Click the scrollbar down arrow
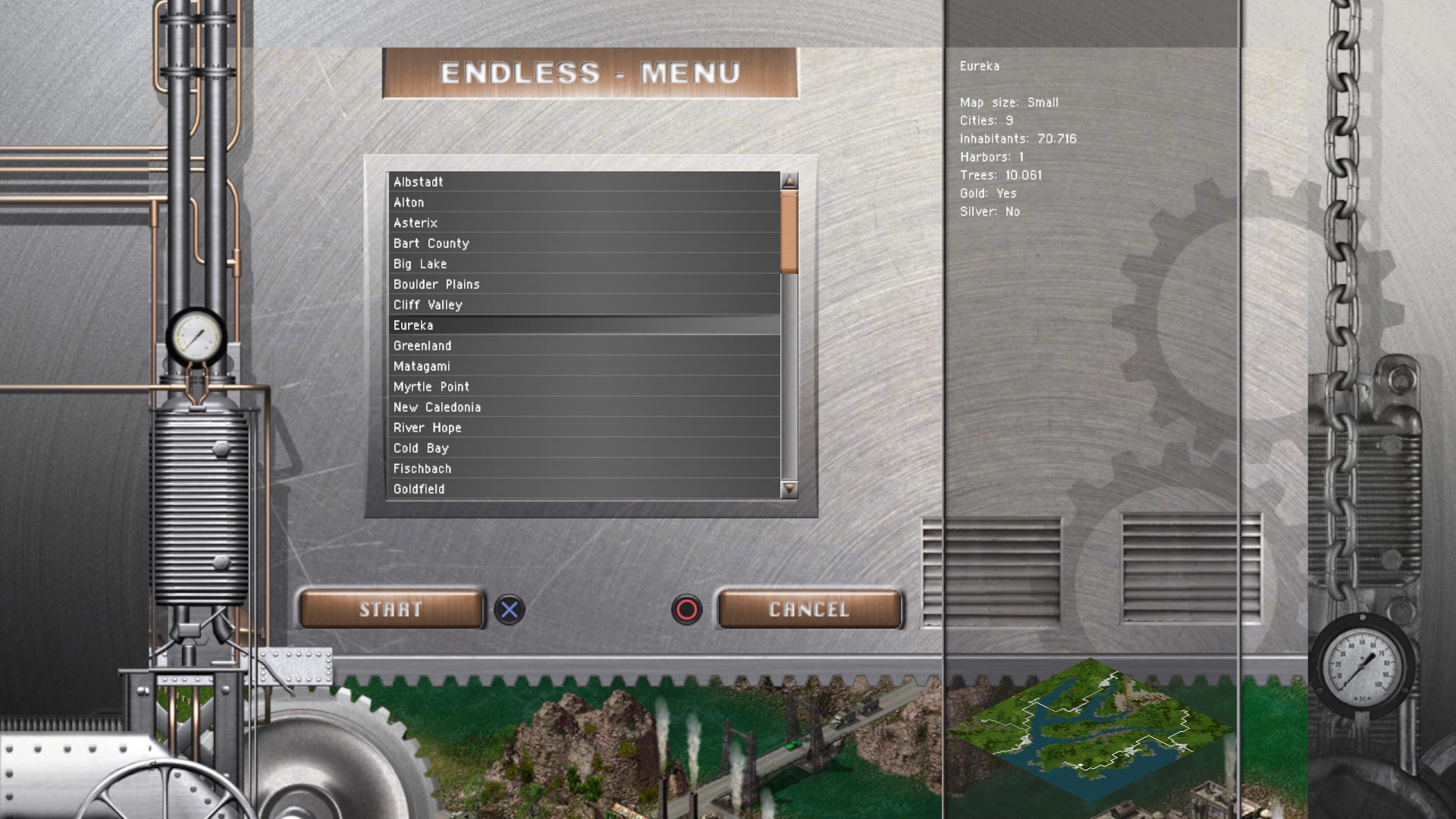Viewport: 1456px width, 819px height. [789, 491]
